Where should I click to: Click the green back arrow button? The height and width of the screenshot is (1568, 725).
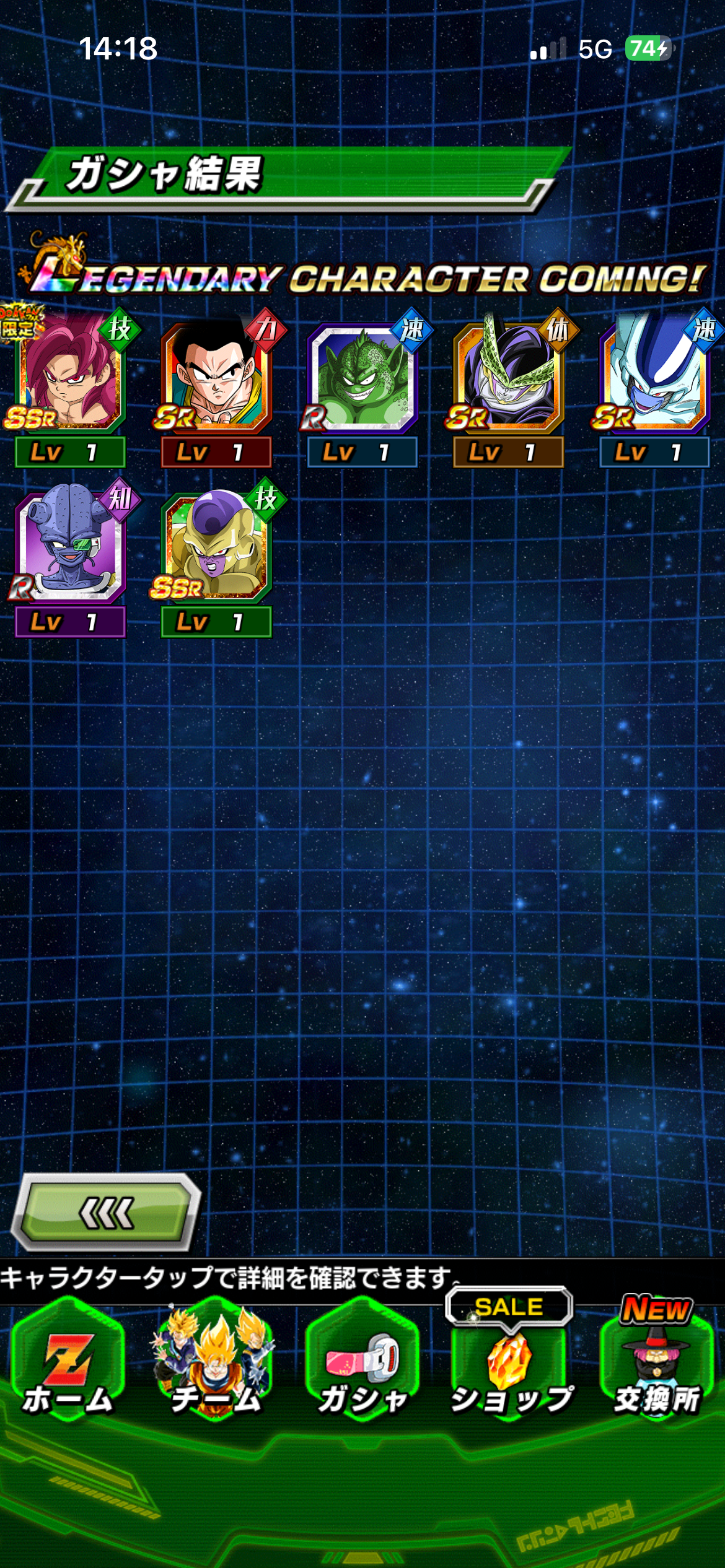107,1213
